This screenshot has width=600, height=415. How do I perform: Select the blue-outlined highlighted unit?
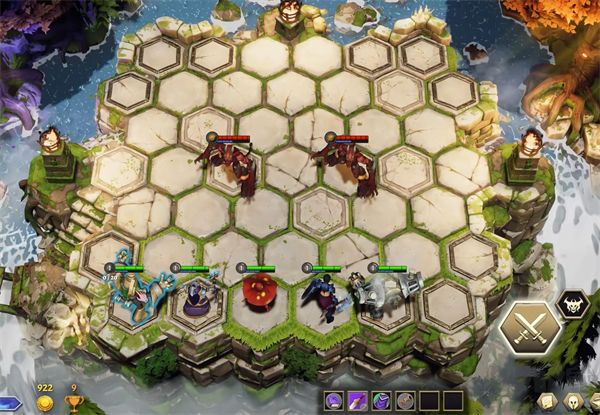coord(131,290)
